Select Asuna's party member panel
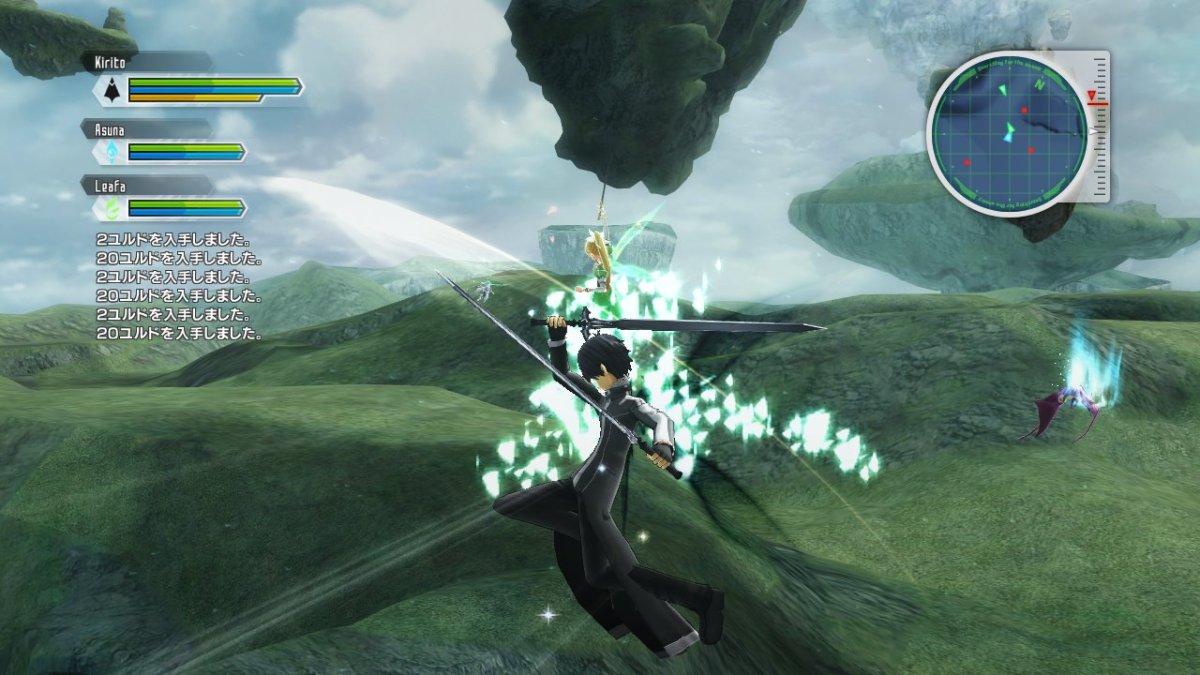The width and height of the screenshot is (1200, 675). 166,143
